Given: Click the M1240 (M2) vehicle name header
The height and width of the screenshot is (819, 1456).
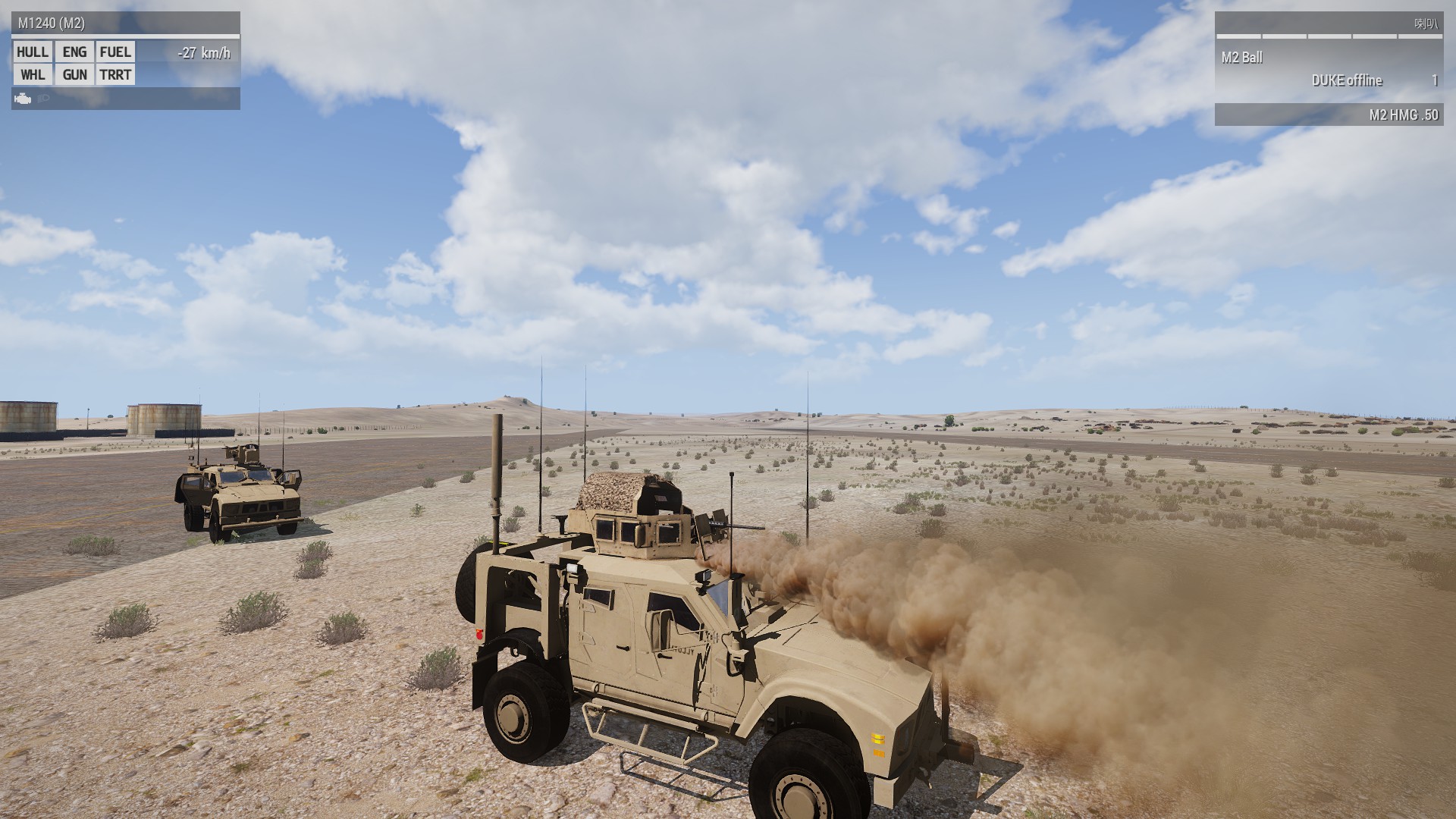Looking at the screenshot, I should point(52,24).
